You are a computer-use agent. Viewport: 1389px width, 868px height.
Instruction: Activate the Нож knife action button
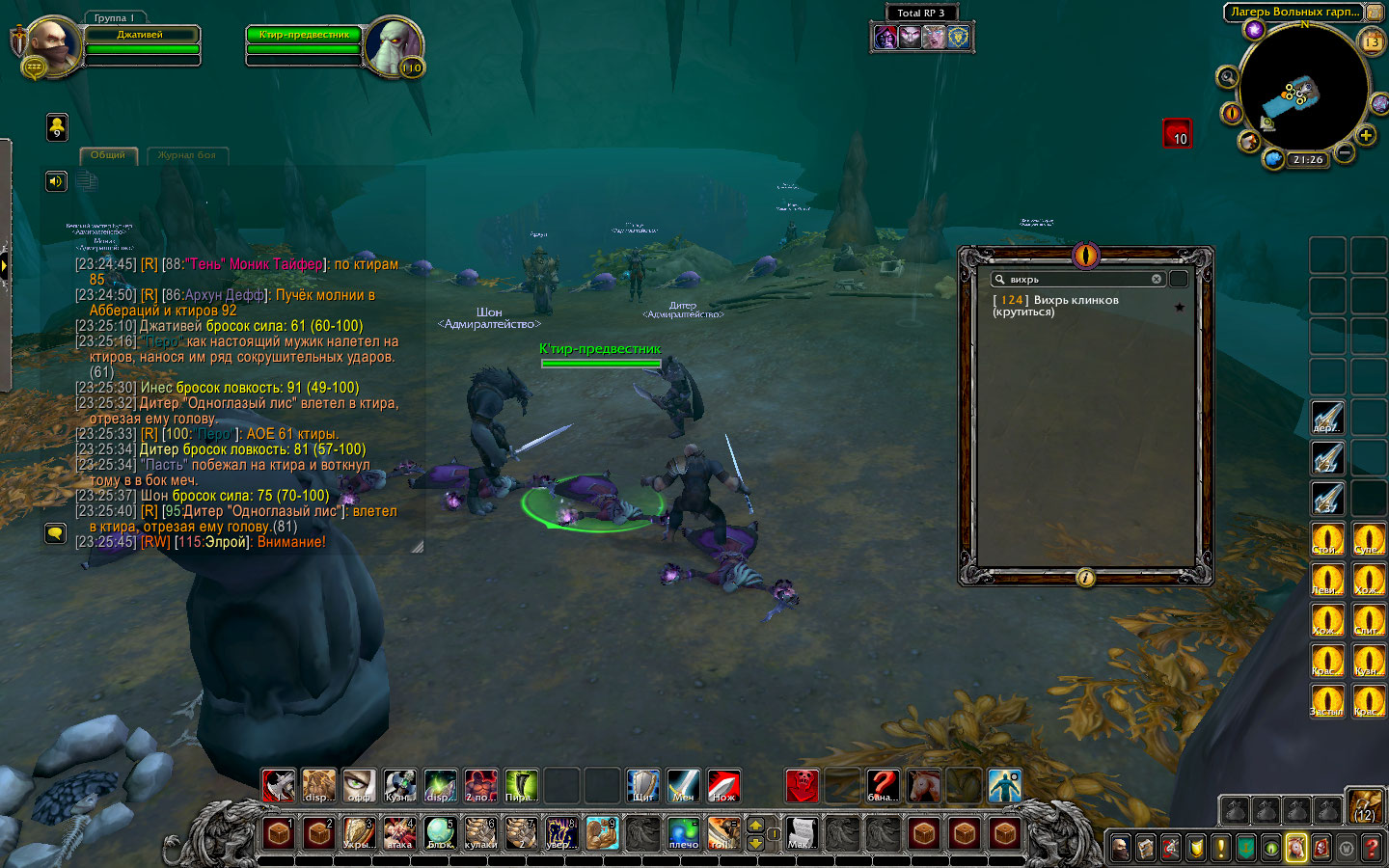click(x=723, y=786)
